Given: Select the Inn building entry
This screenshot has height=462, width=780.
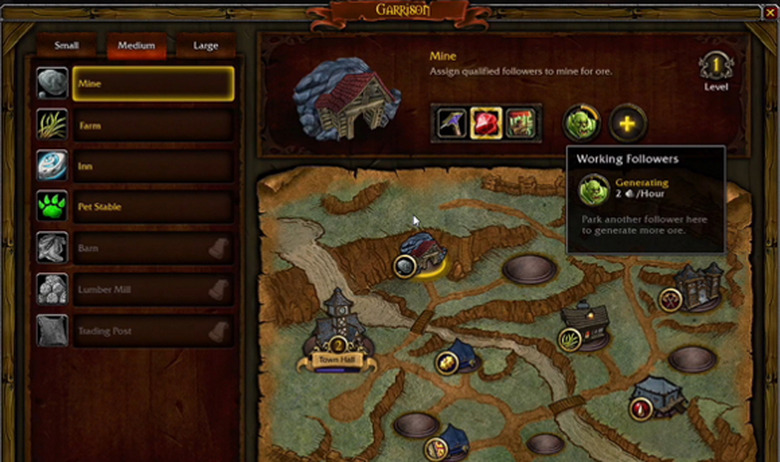Looking at the screenshot, I should click(152, 166).
